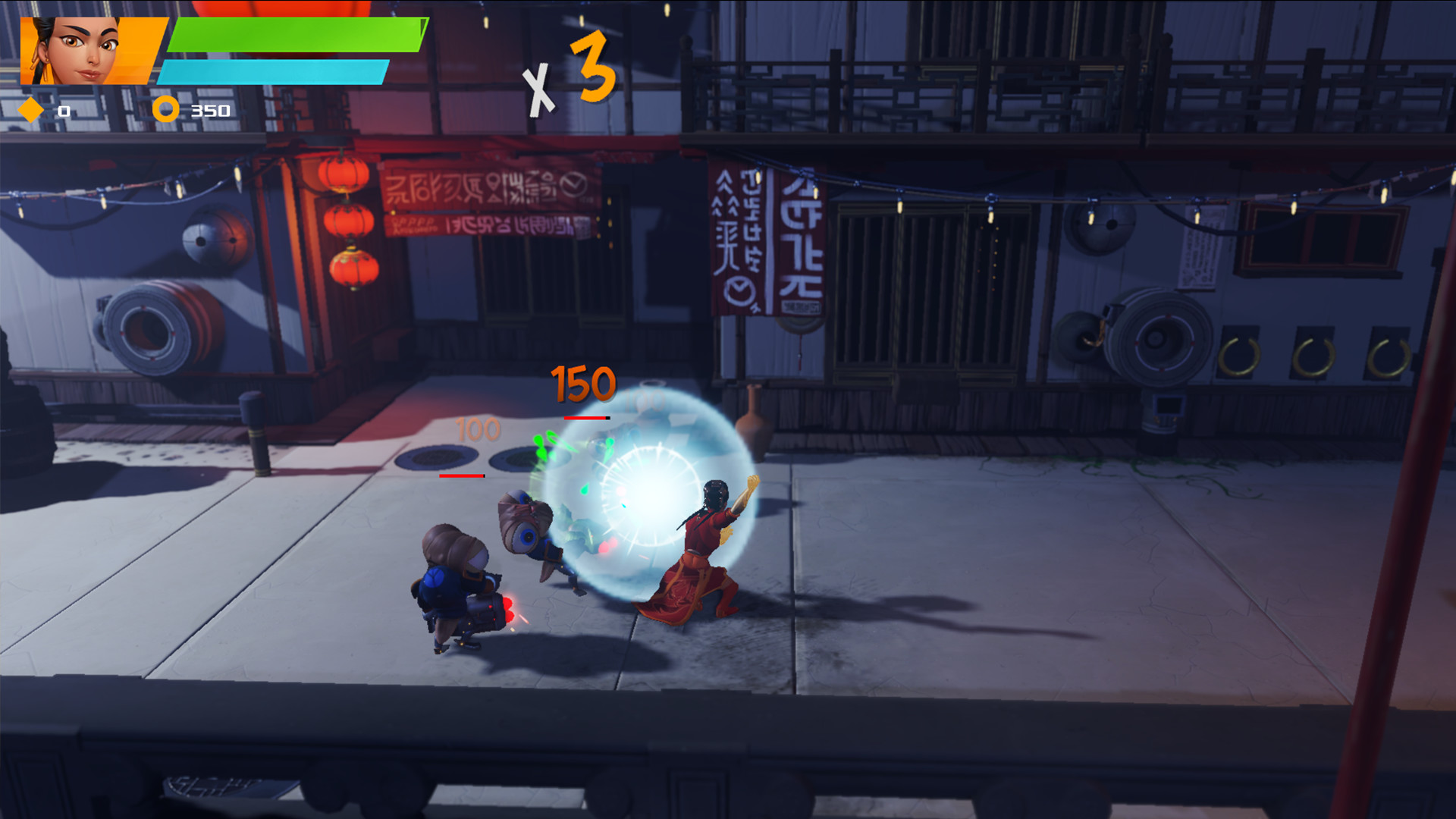Click the 150 damage number
The width and height of the screenshot is (1456, 819).
pos(584,382)
